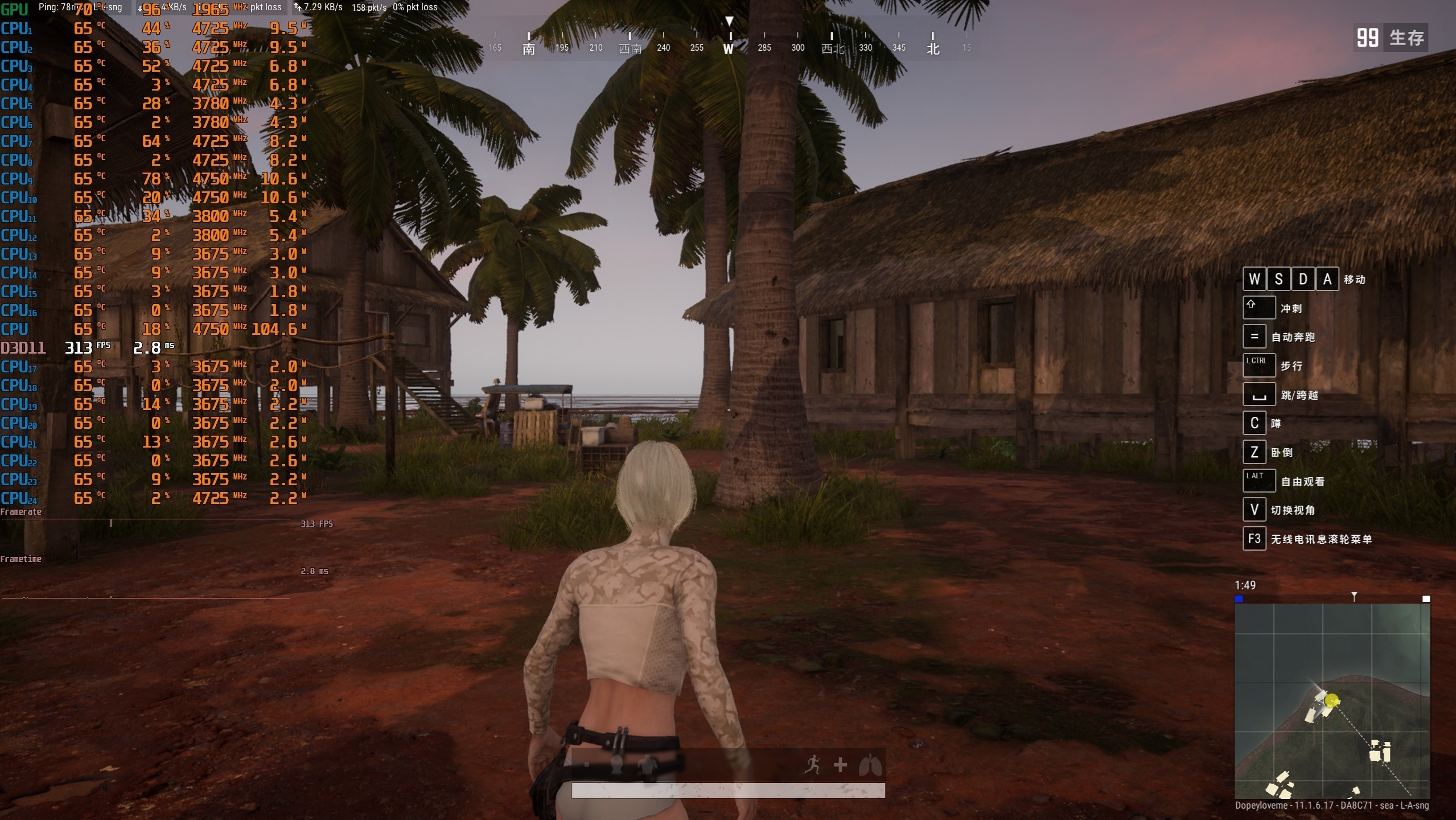Click the compass W heading marker
The image size is (1456, 820).
[x=730, y=49]
